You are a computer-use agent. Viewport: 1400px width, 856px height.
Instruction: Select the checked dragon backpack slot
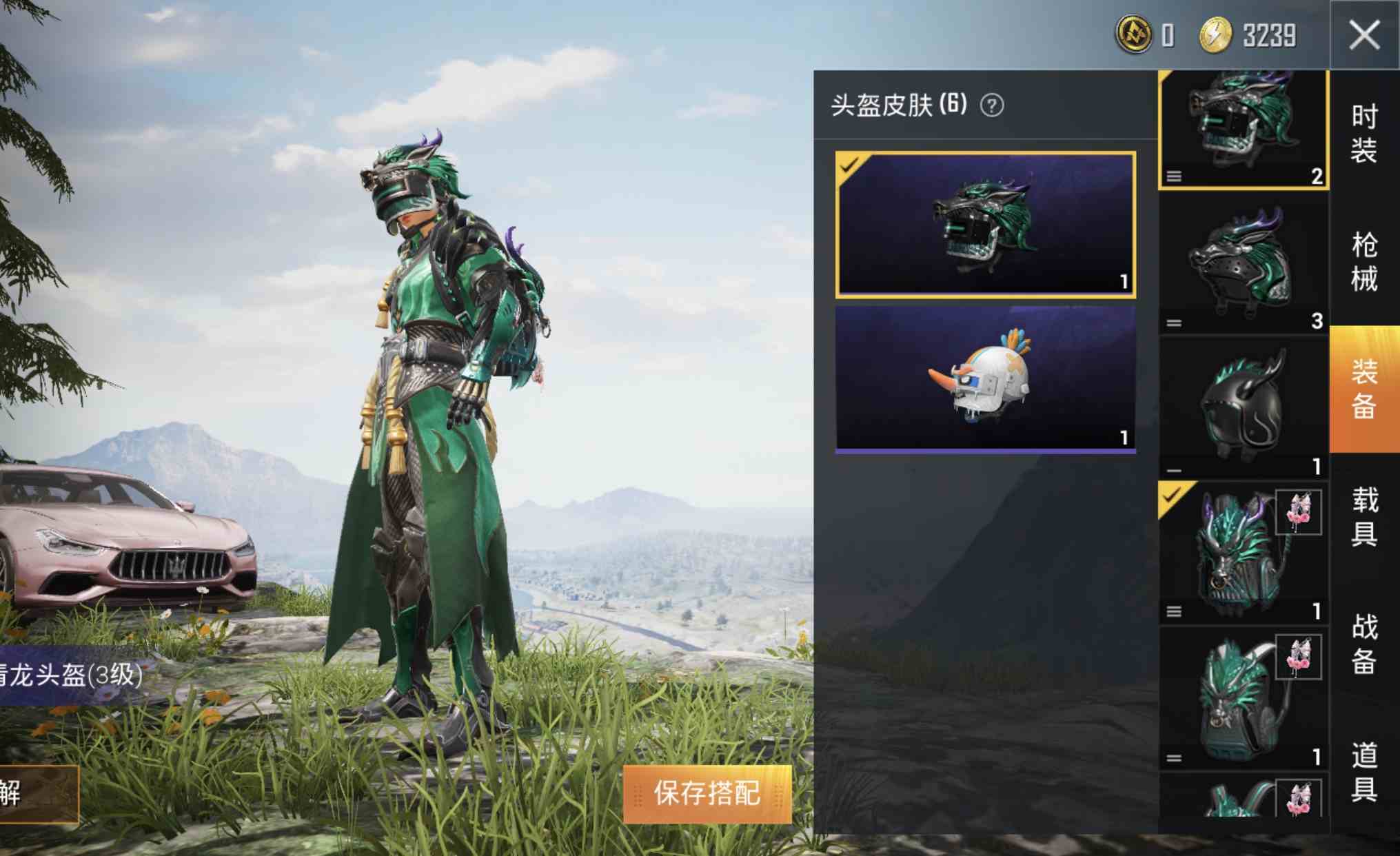pyautogui.click(x=1244, y=553)
